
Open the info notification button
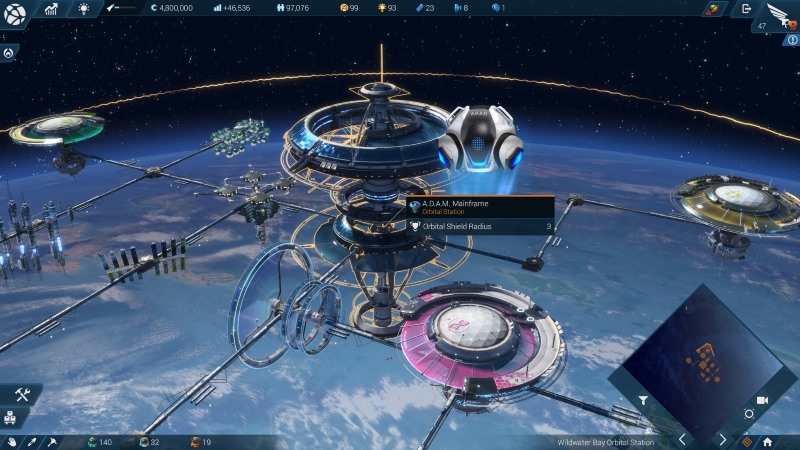click(x=791, y=39)
